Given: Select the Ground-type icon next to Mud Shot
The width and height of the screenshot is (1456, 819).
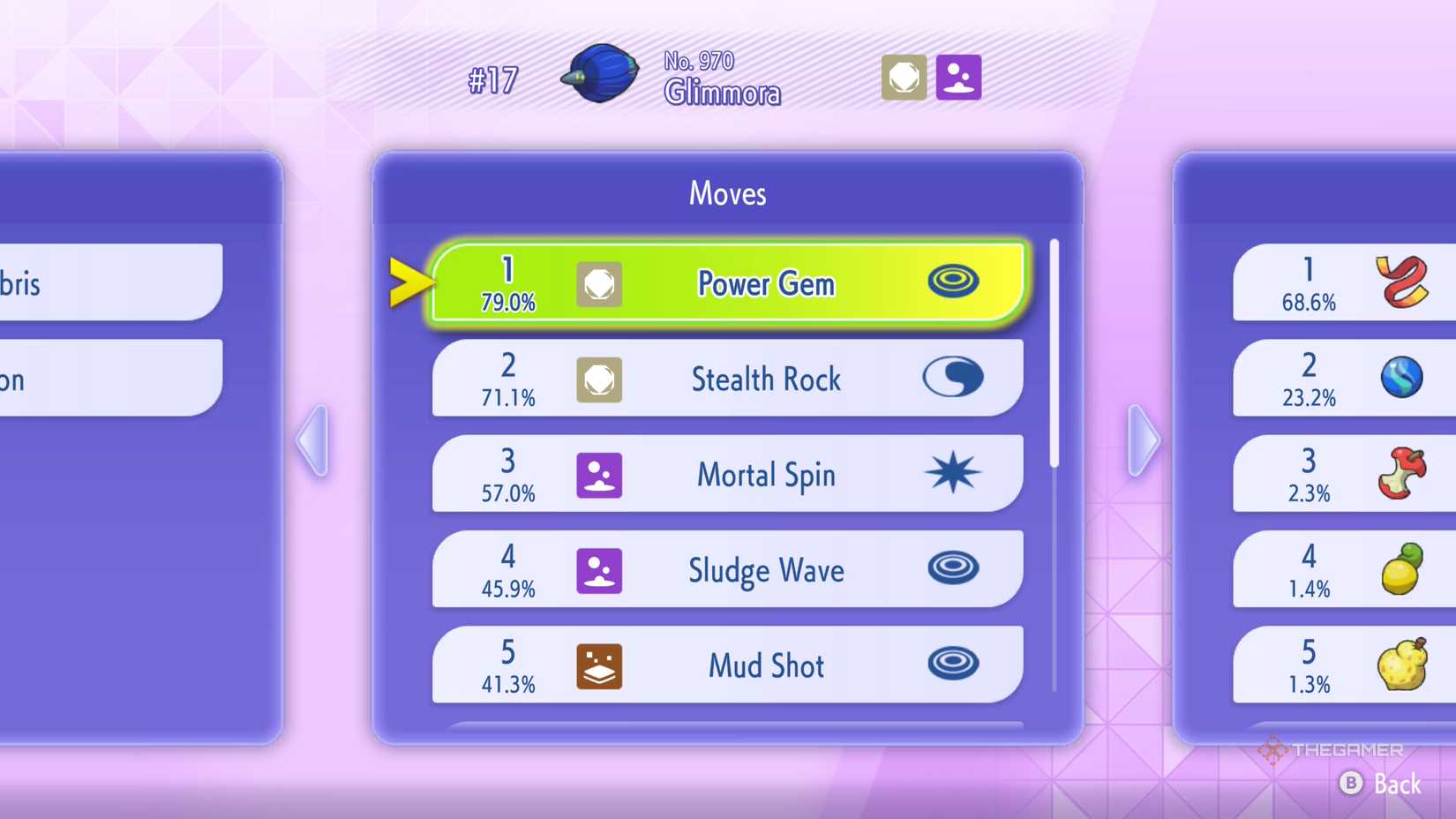Looking at the screenshot, I should [x=599, y=665].
